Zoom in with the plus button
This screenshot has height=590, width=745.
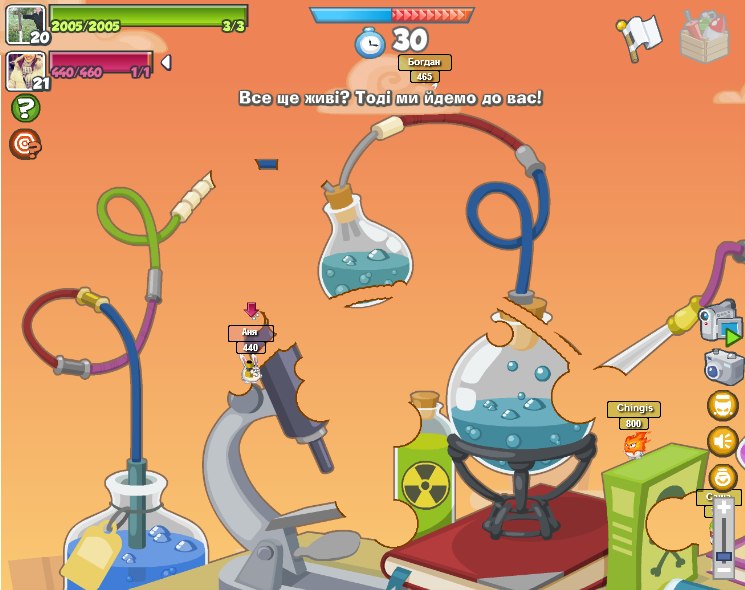click(723, 507)
